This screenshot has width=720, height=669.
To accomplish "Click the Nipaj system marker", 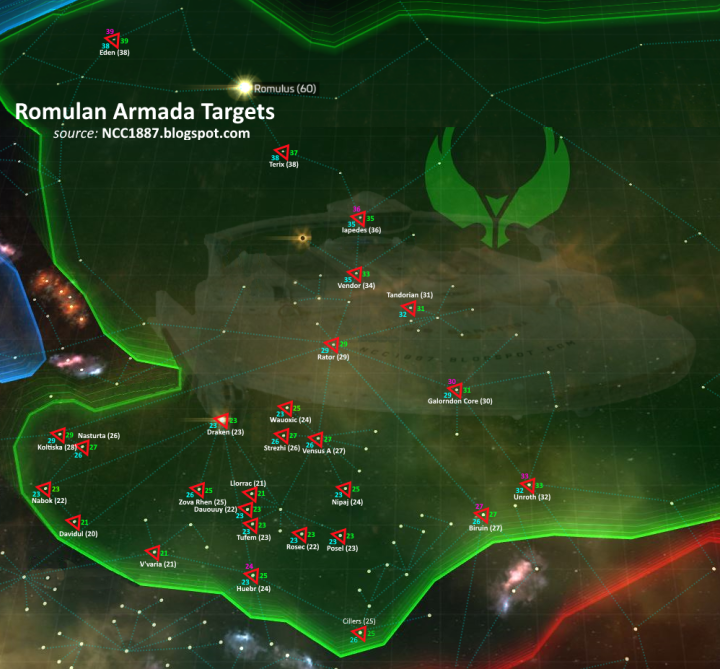I will point(345,490).
